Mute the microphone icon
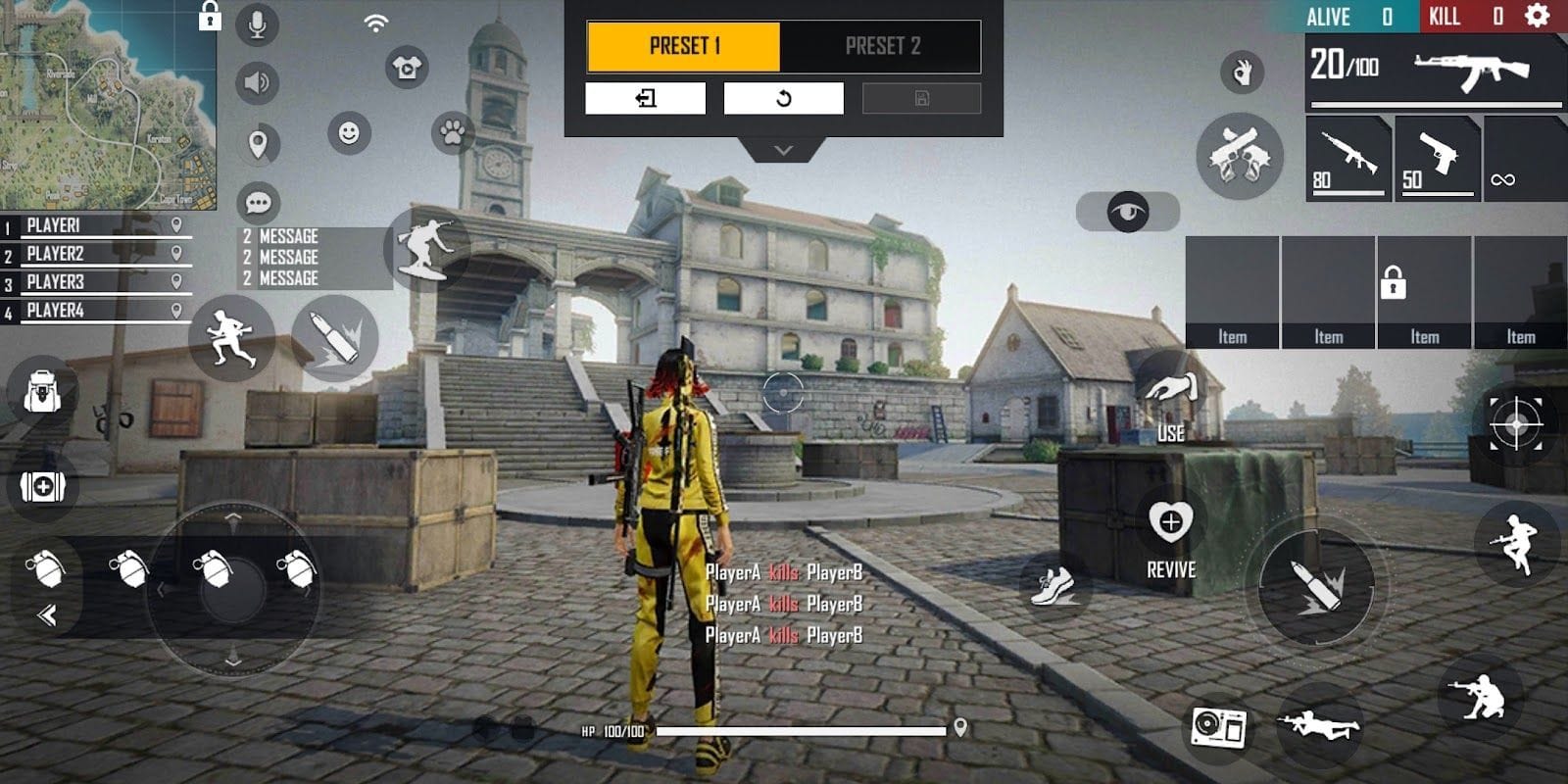1568x784 pixels. click(x=257, y=24)
